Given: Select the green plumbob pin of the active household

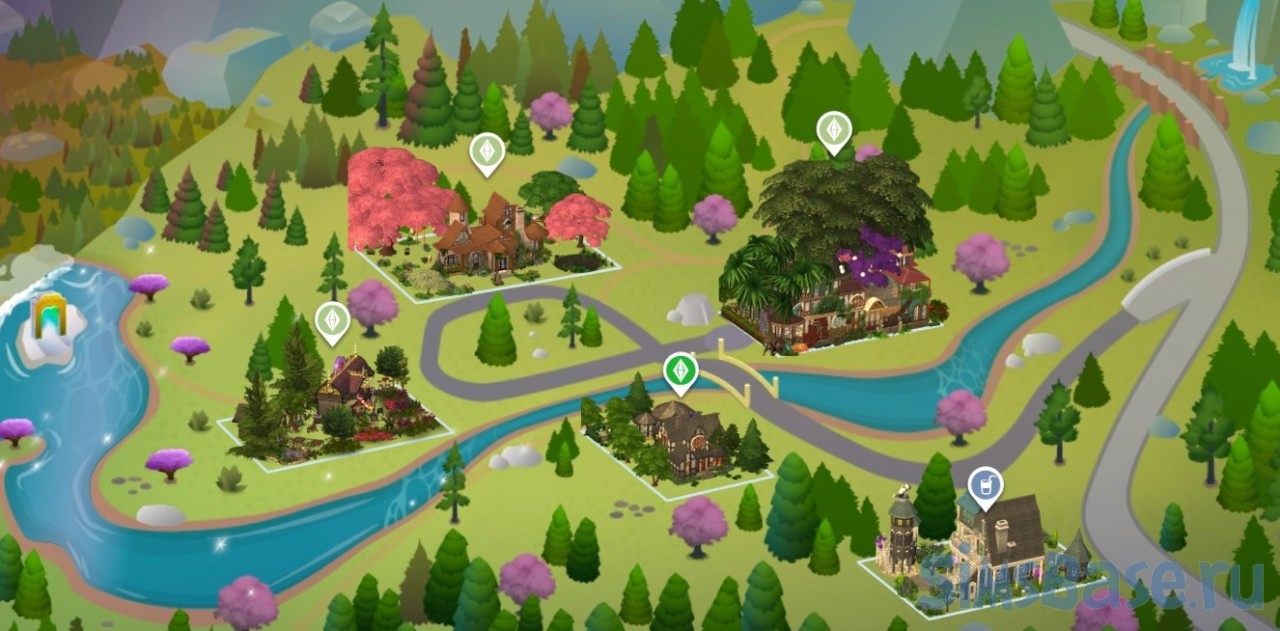Looking at the screenshot, I should [x=680, y=370].
